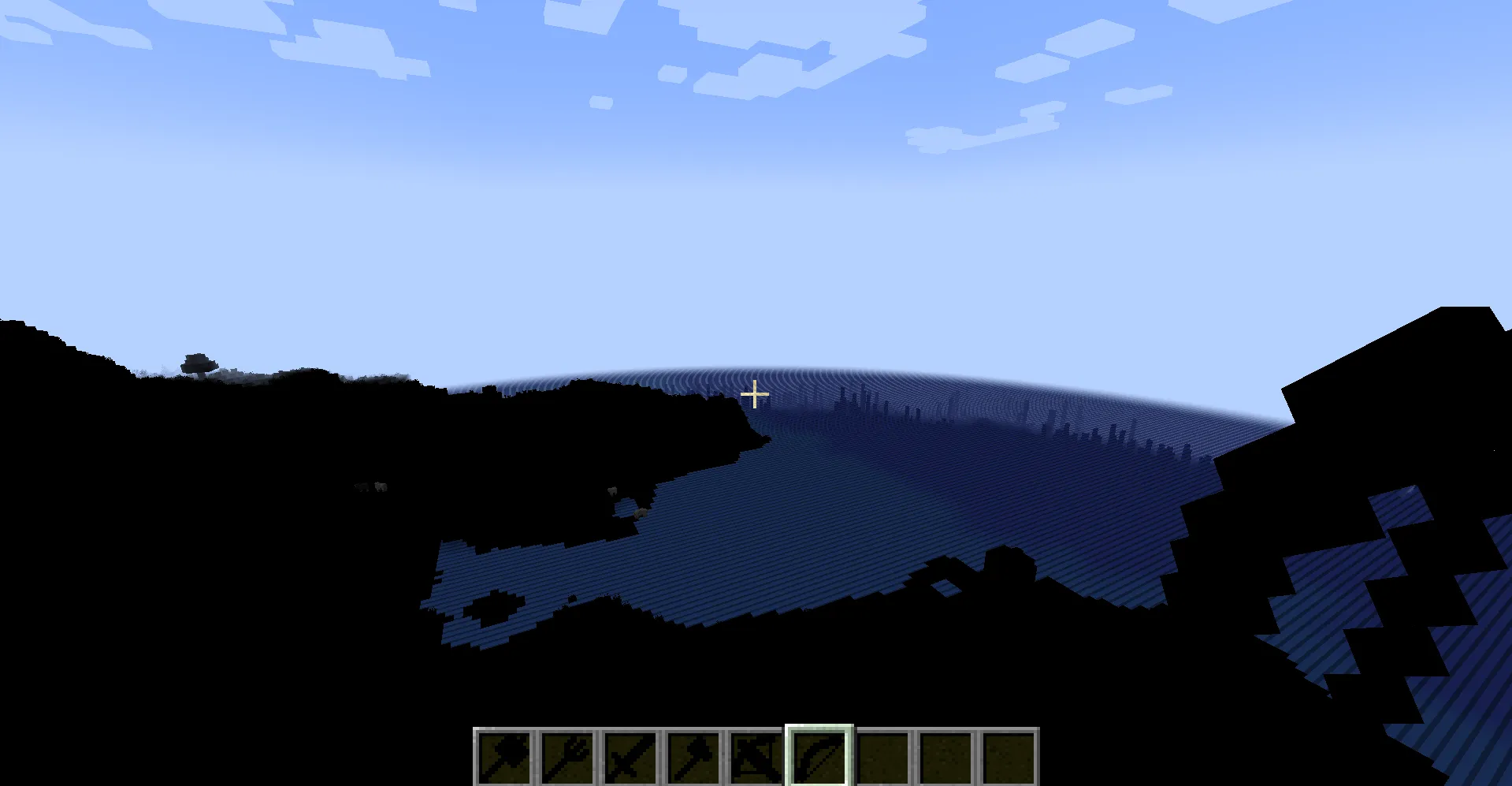
Task: Select the sword in hotbar slot three
Action: [x=632, y=758]
